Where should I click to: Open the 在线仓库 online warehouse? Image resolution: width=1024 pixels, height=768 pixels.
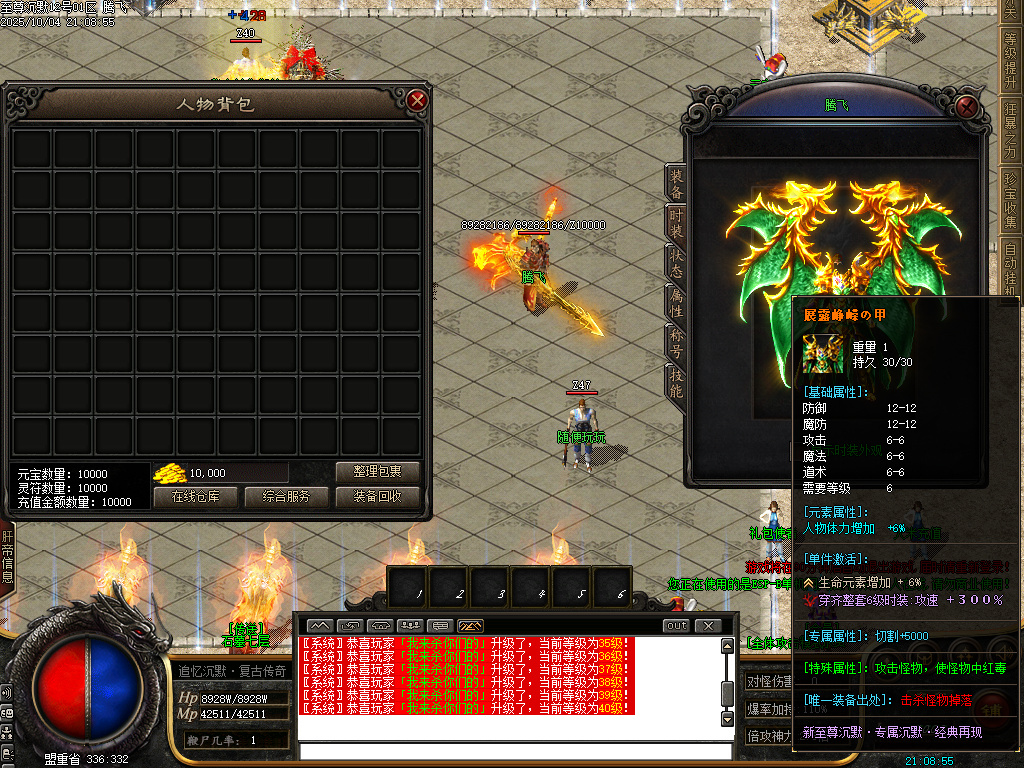tap(194, 496)
